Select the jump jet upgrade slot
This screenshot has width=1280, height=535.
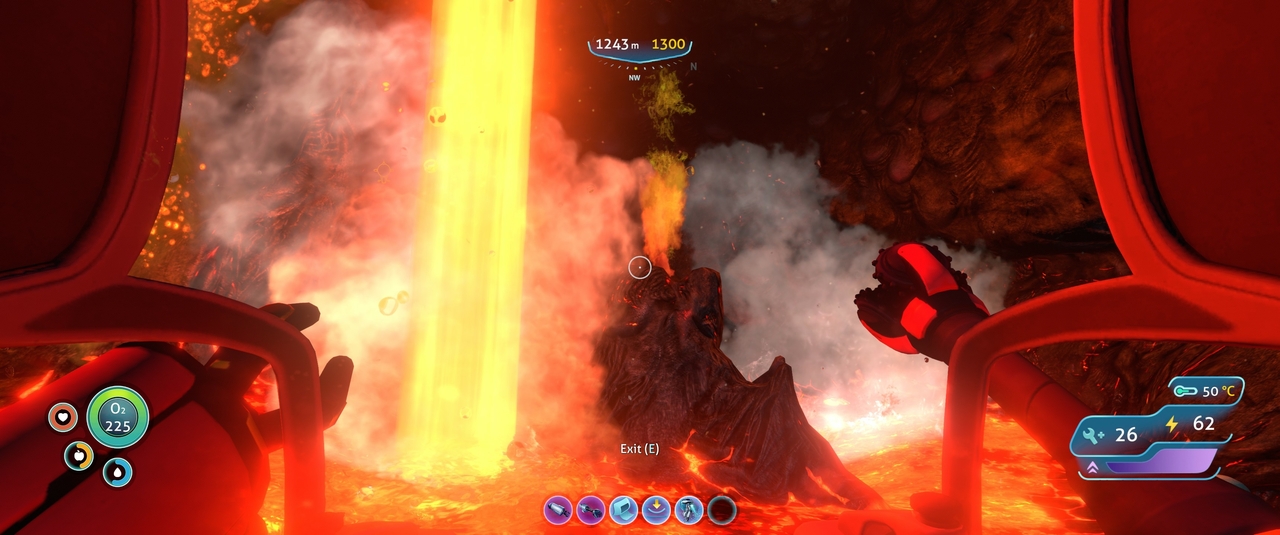[x=689, y=510]
